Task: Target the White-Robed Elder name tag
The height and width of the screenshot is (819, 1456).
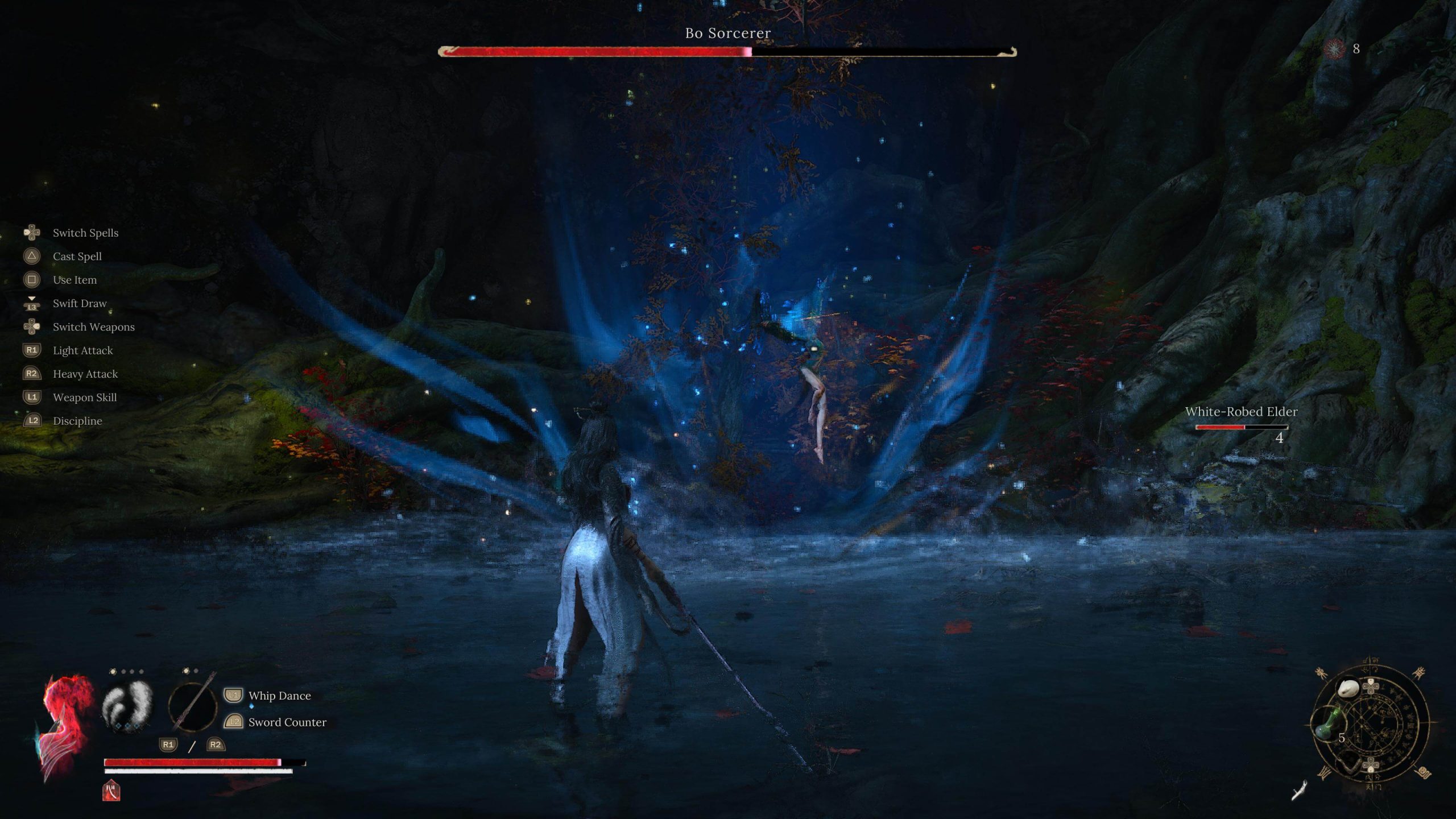Action: point(1241,412)
